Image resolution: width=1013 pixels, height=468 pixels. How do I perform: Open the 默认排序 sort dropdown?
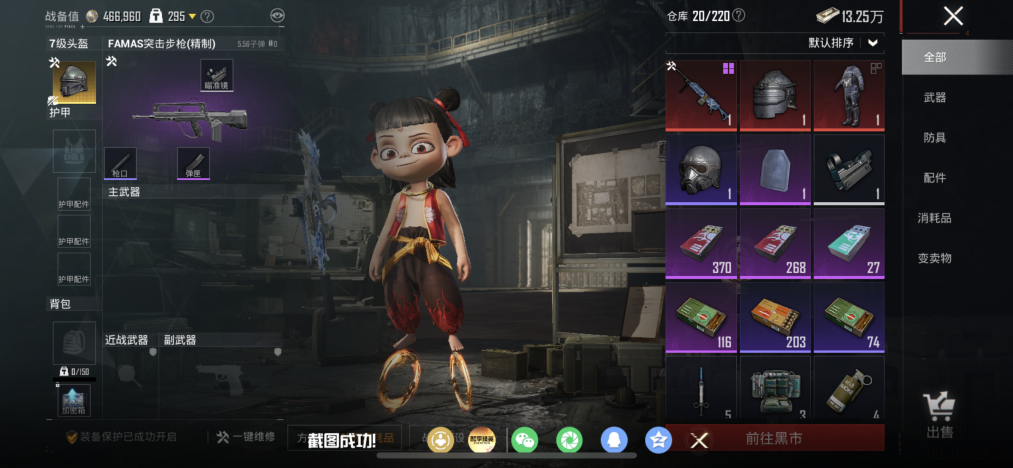pos(845,43)
